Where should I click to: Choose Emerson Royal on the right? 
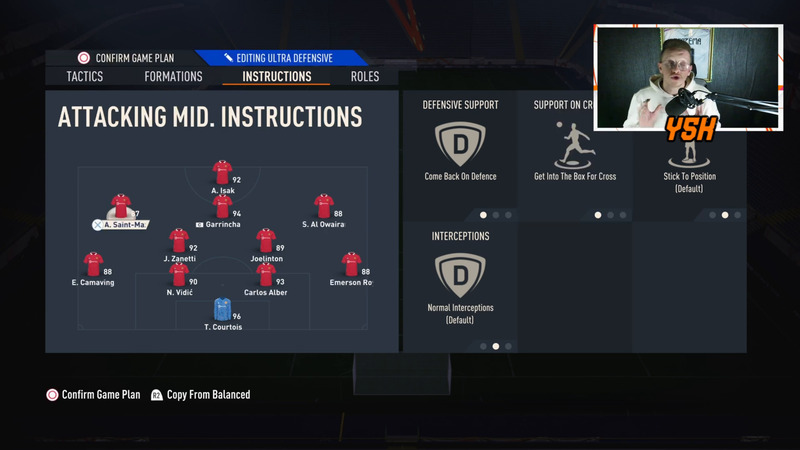pos(351,264)
